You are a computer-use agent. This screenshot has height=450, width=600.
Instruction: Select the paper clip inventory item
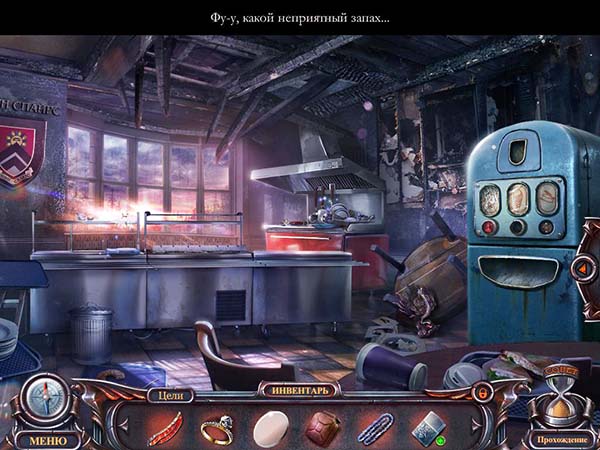(375, 428)
